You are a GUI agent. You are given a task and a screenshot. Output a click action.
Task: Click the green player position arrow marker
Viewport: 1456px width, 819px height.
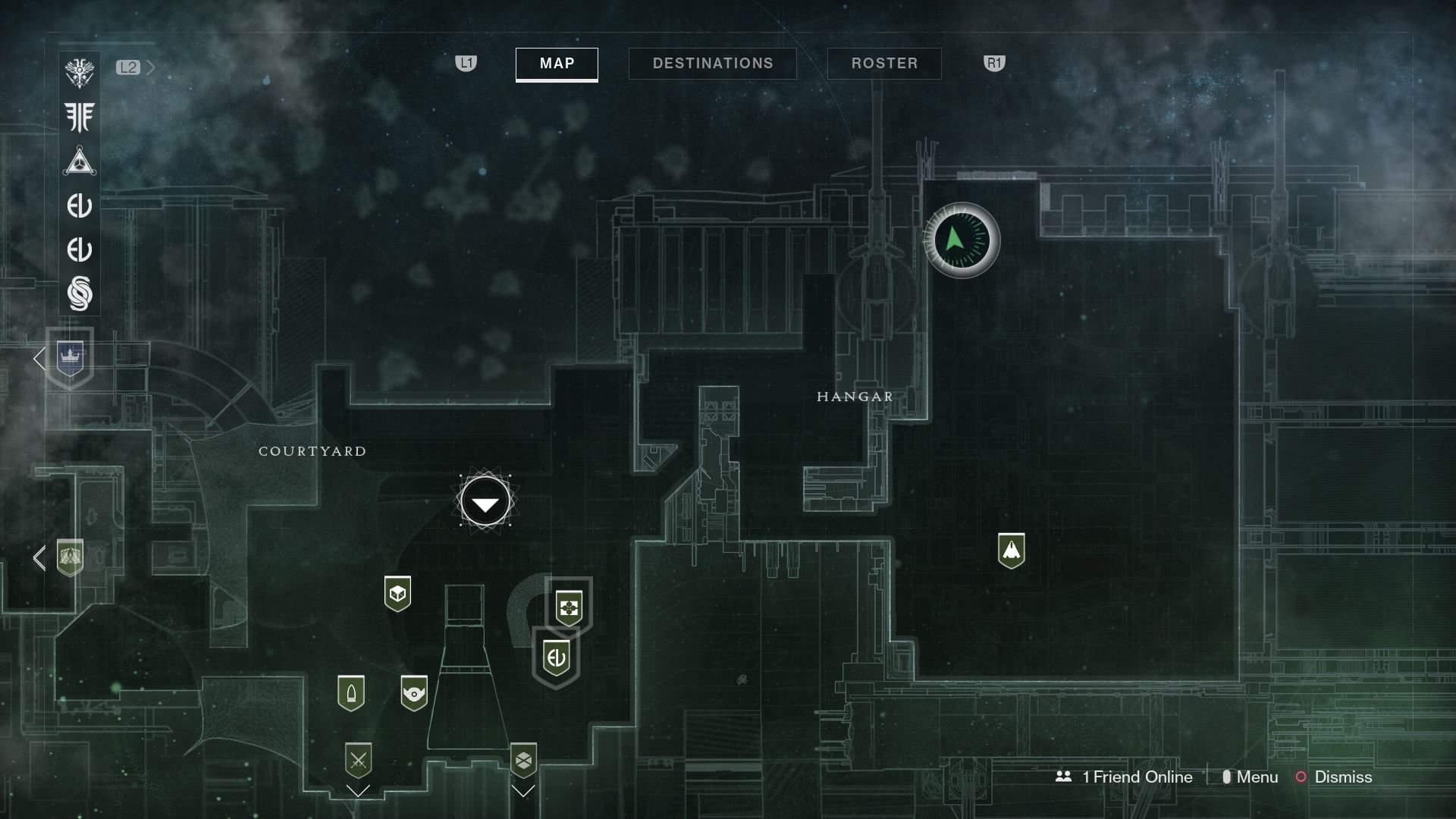[961, 240]
